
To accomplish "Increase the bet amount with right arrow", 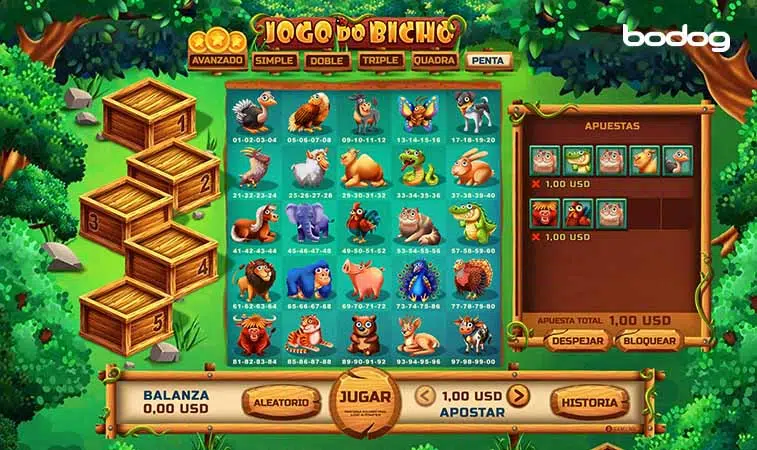I will pyautogui.click(x=517, y=396).
